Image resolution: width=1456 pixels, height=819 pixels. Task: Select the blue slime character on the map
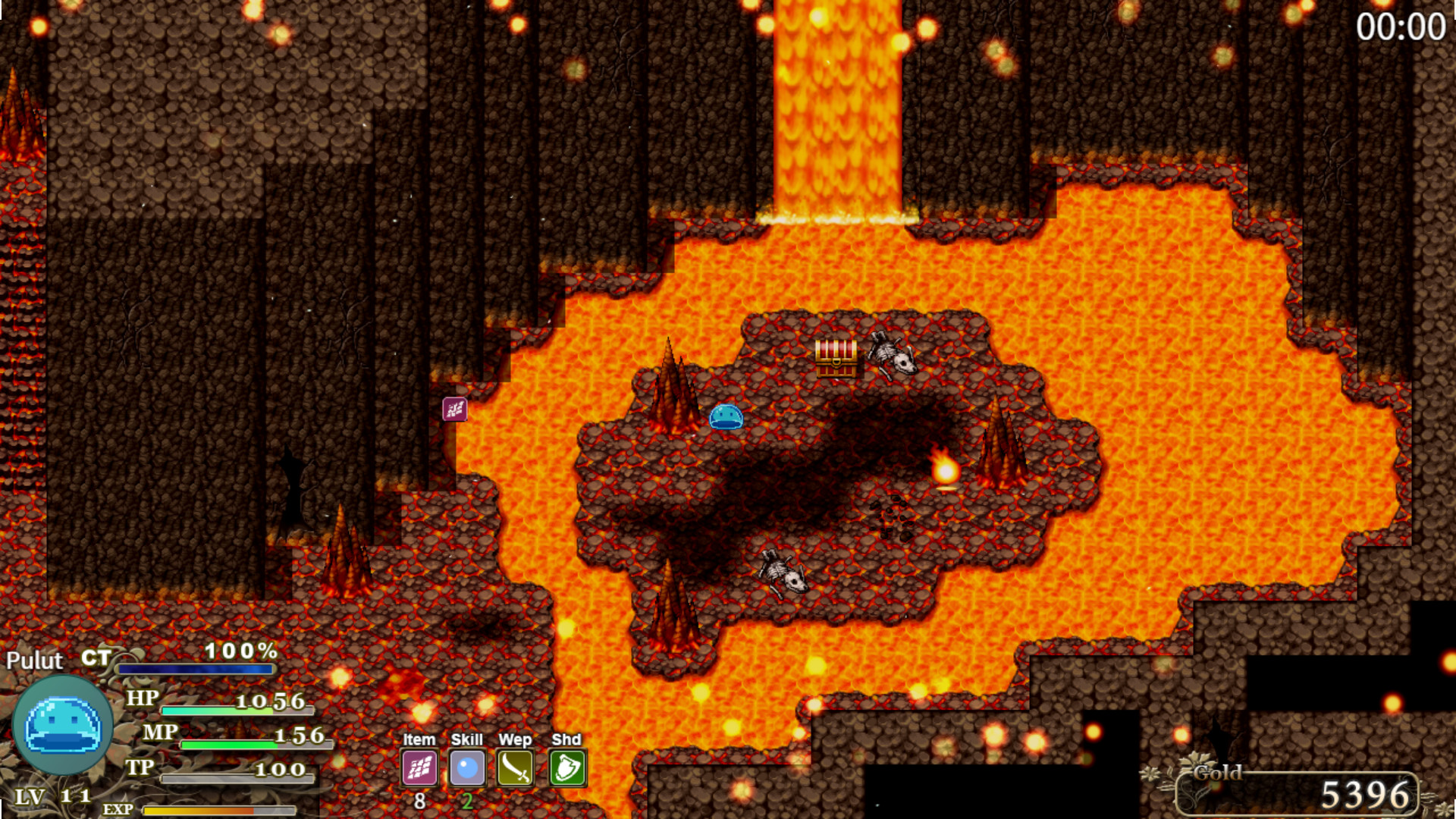pos(726,418)
